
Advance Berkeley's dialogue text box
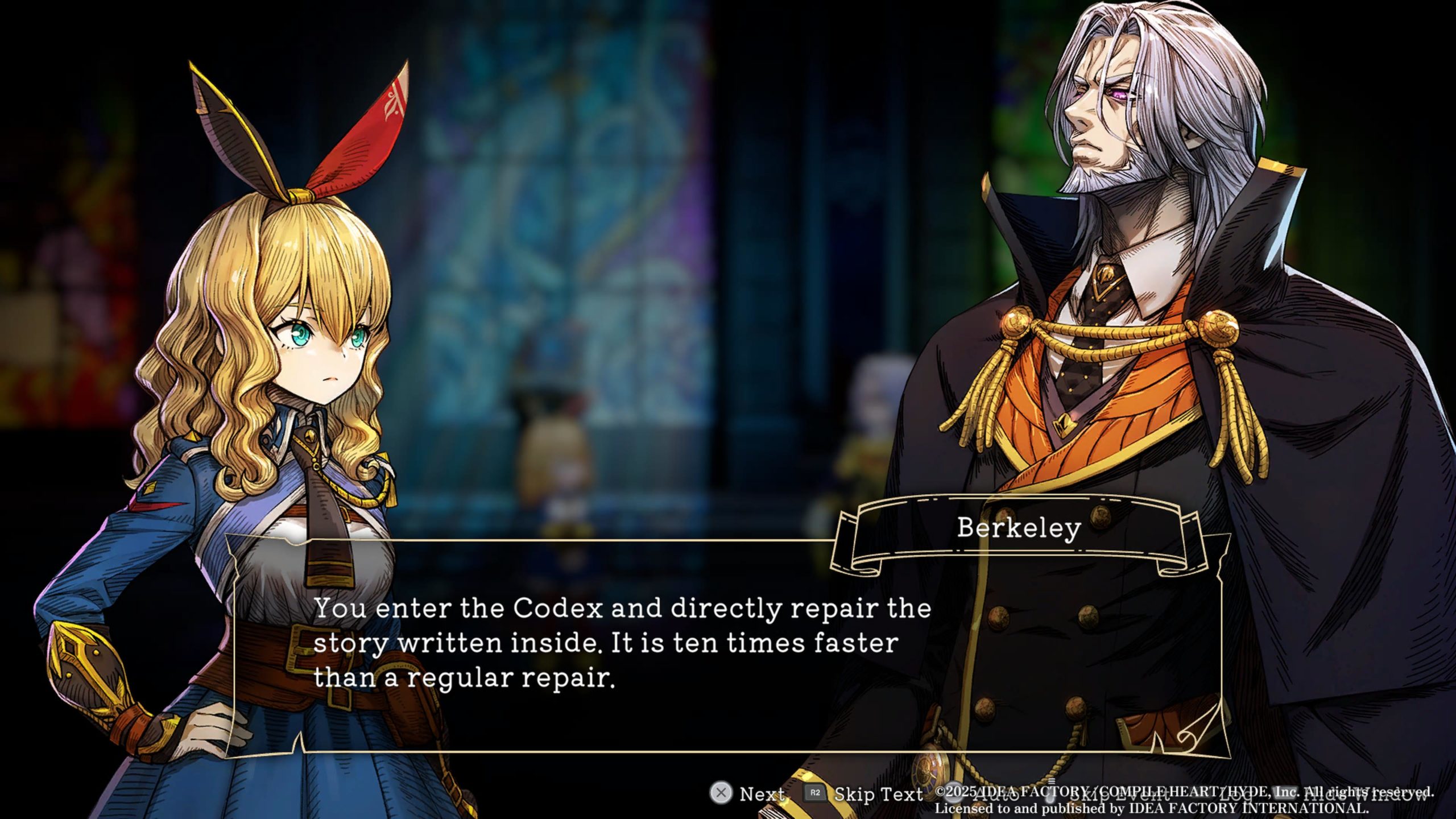[x=748, y=793]
